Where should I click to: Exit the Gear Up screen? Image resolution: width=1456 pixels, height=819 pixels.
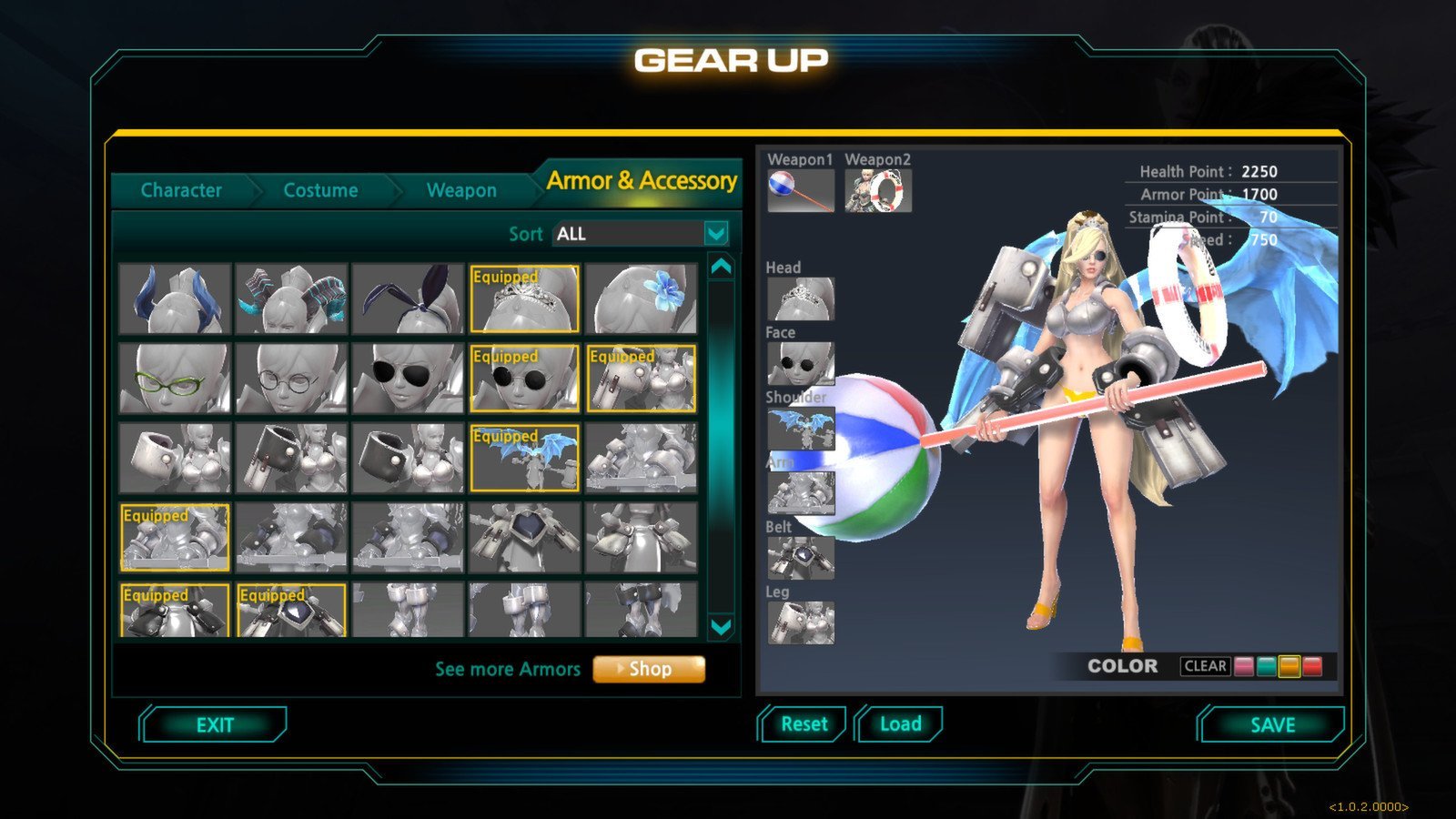(215, 725)
